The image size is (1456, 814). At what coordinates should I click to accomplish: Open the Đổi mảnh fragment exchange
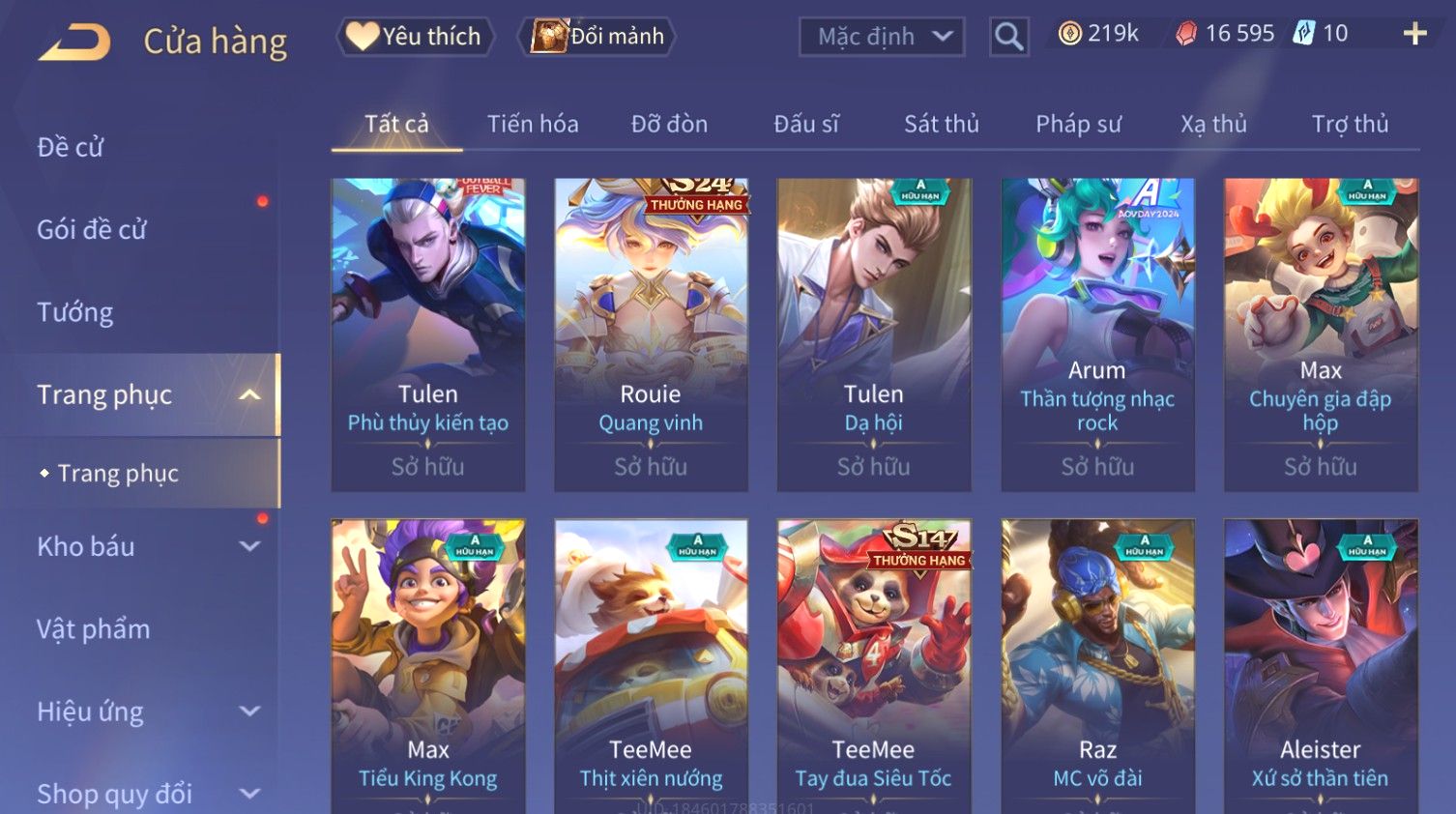(598, 37)
